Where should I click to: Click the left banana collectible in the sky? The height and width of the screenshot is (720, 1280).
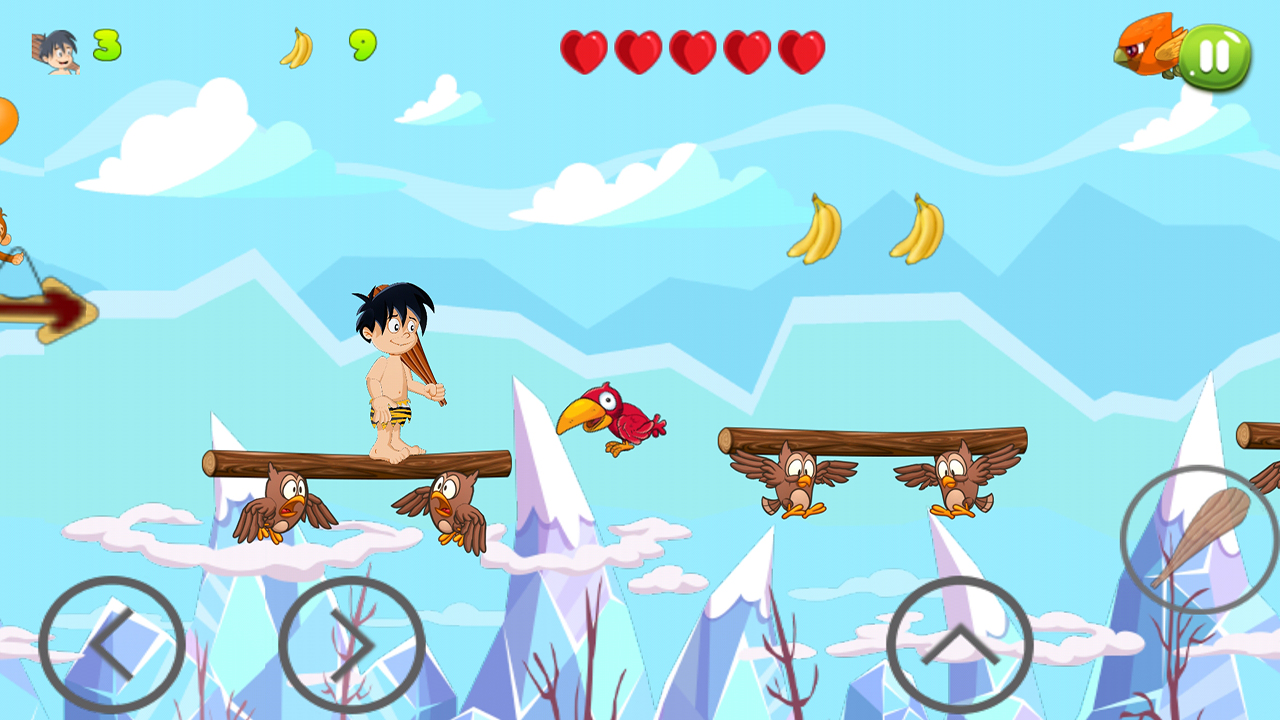pyautogui.click(x=815, y=228)
